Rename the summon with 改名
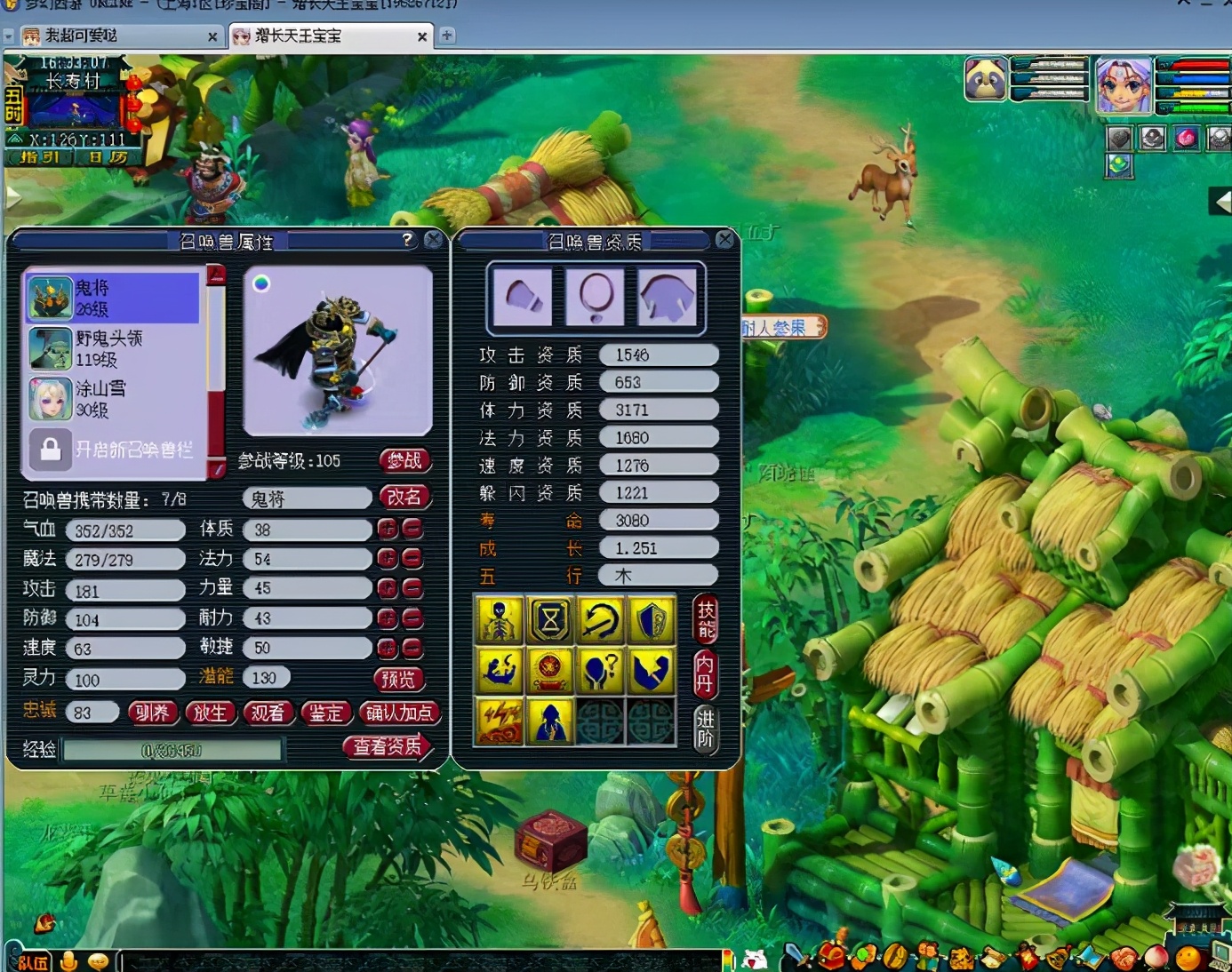This screenshot has height=972, width=1232. [404, 498]
